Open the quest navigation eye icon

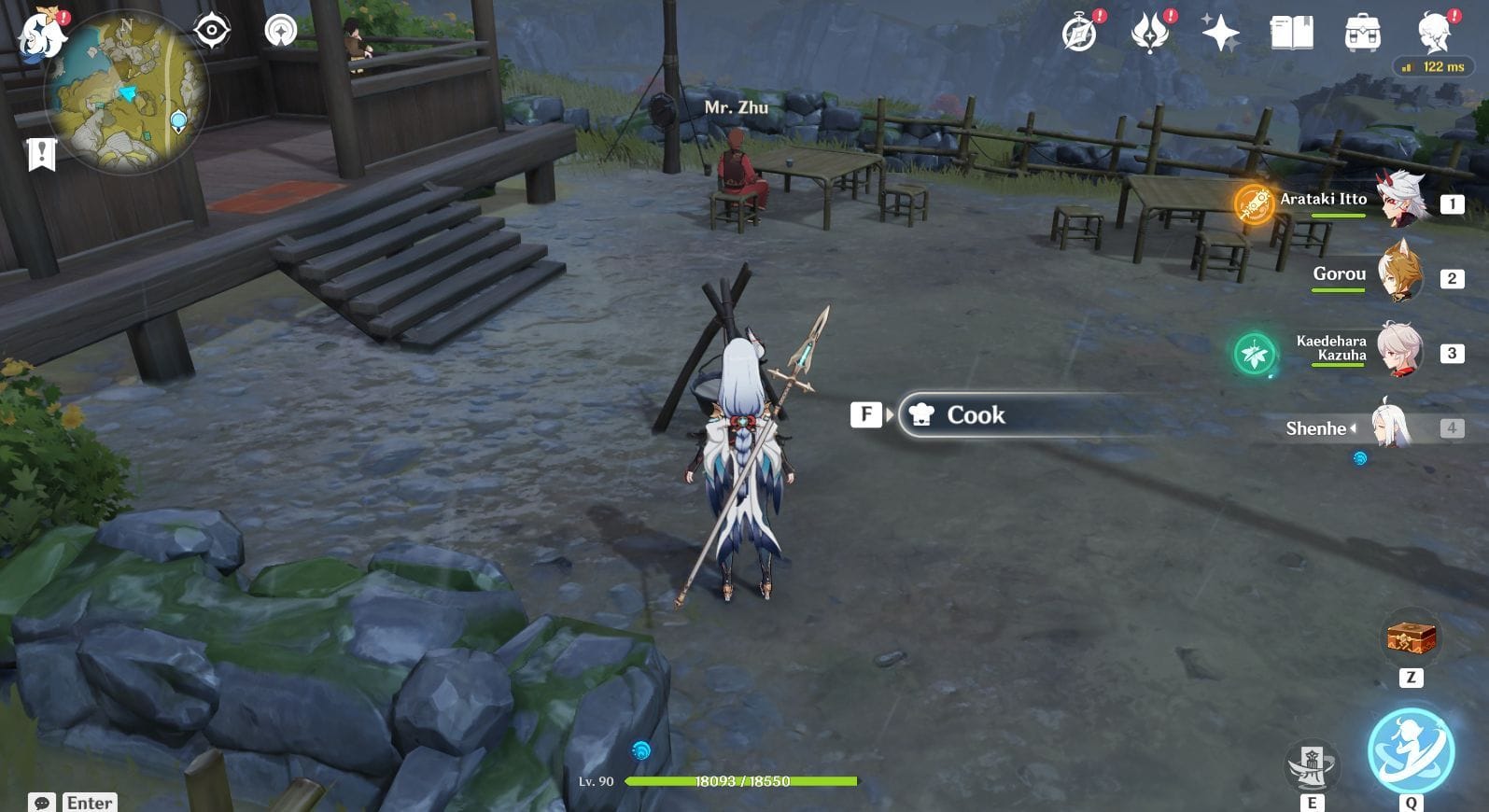[212, 31]
